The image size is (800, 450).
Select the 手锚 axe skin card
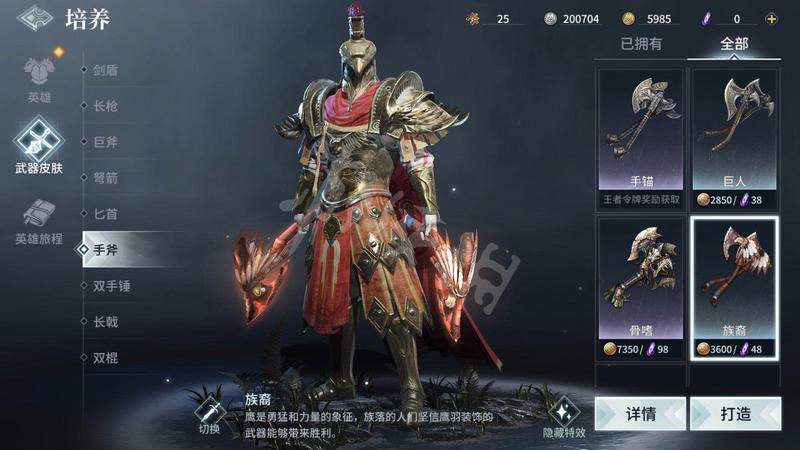click(641, 137)
